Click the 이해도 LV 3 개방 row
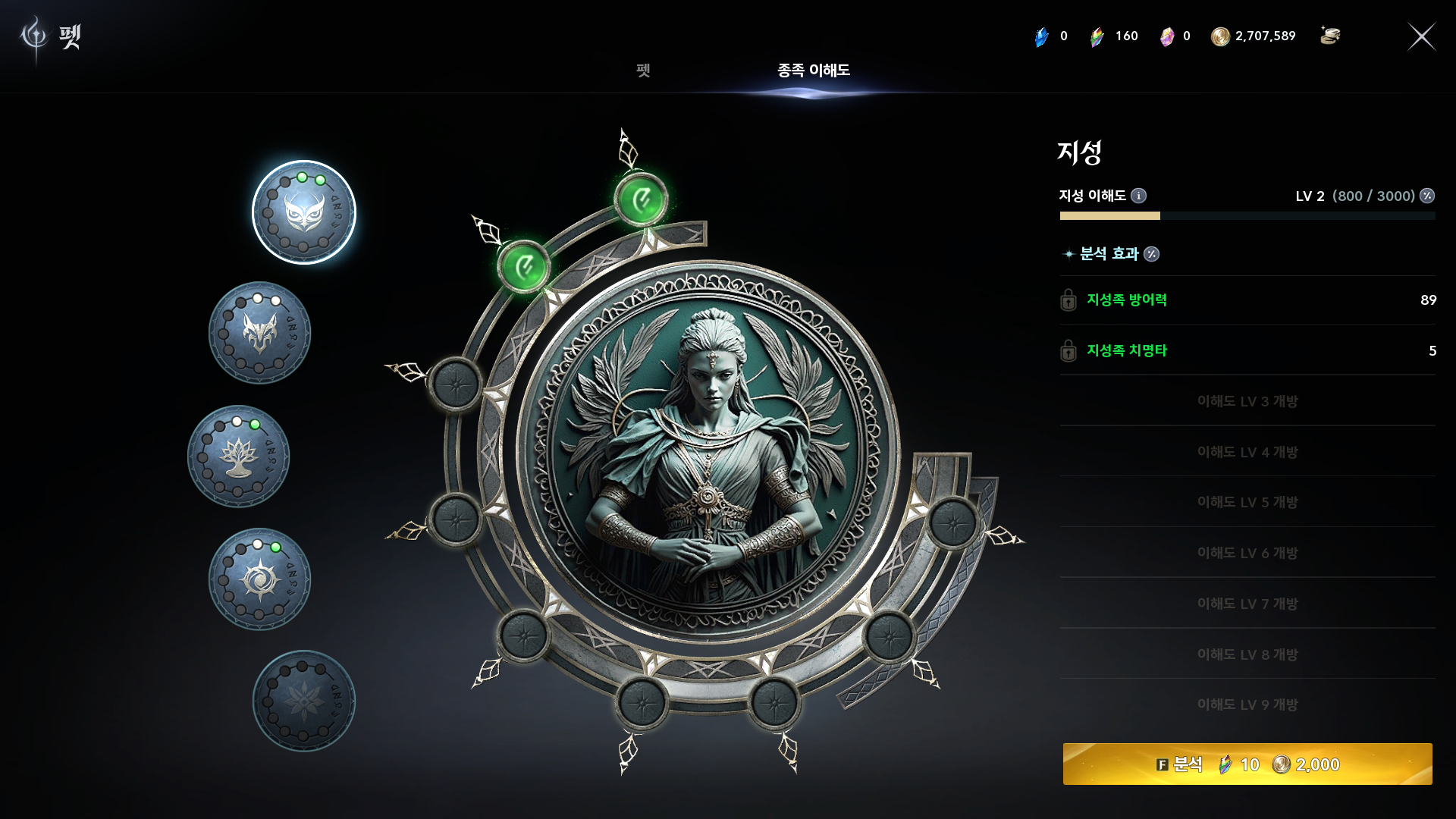The height and width of the screenshot is (819, 1456). [x=1247, y=401]
